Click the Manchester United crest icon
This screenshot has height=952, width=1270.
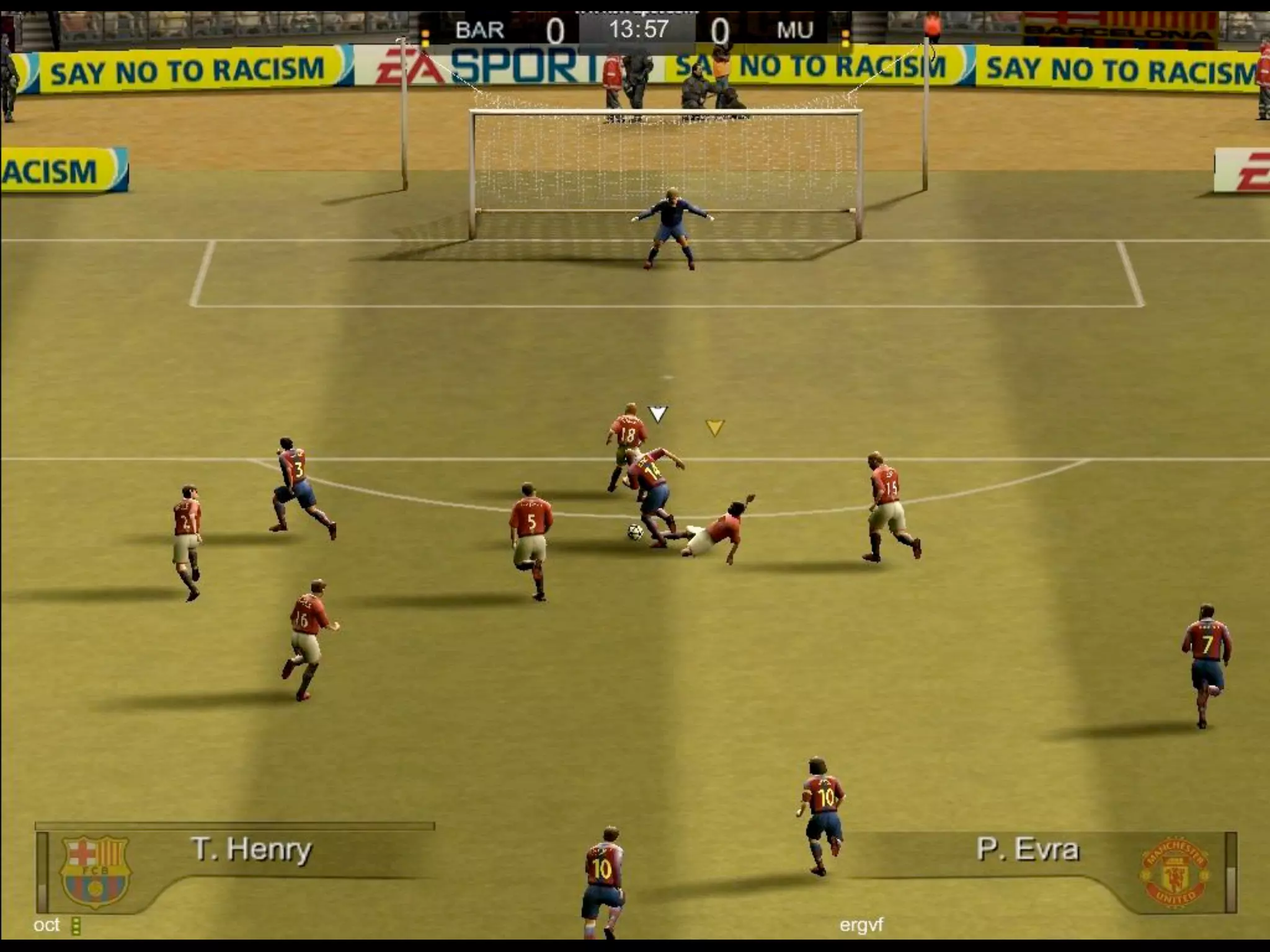tap(1174, 874)
